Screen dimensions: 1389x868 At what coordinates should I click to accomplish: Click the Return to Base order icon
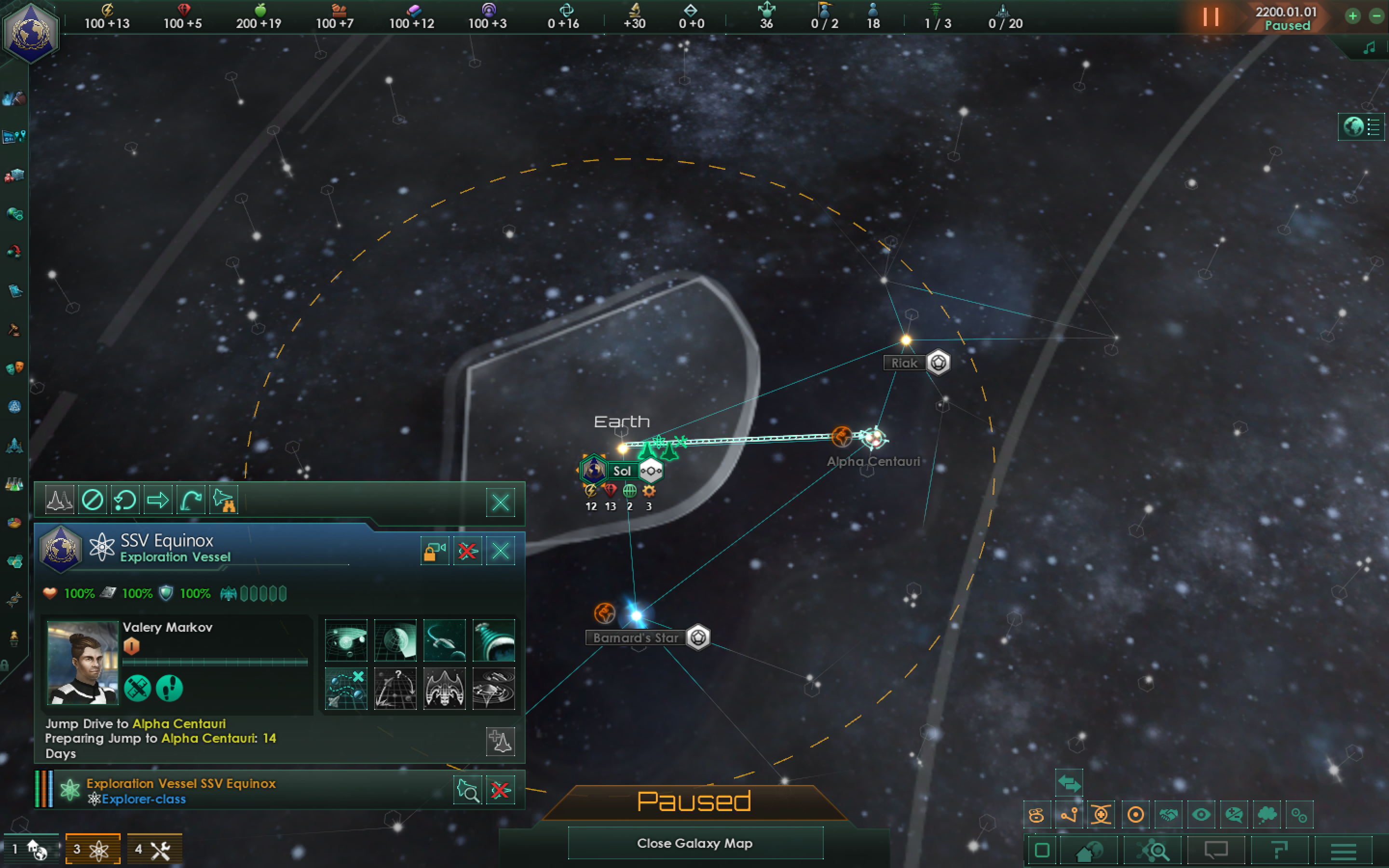click(x=124, y=500)
